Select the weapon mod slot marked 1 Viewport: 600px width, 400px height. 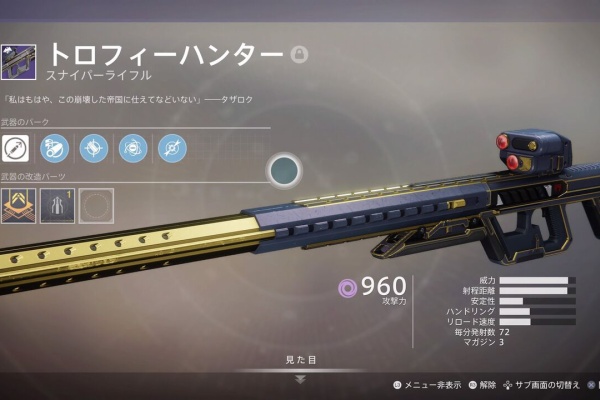(x=57, y=205)
